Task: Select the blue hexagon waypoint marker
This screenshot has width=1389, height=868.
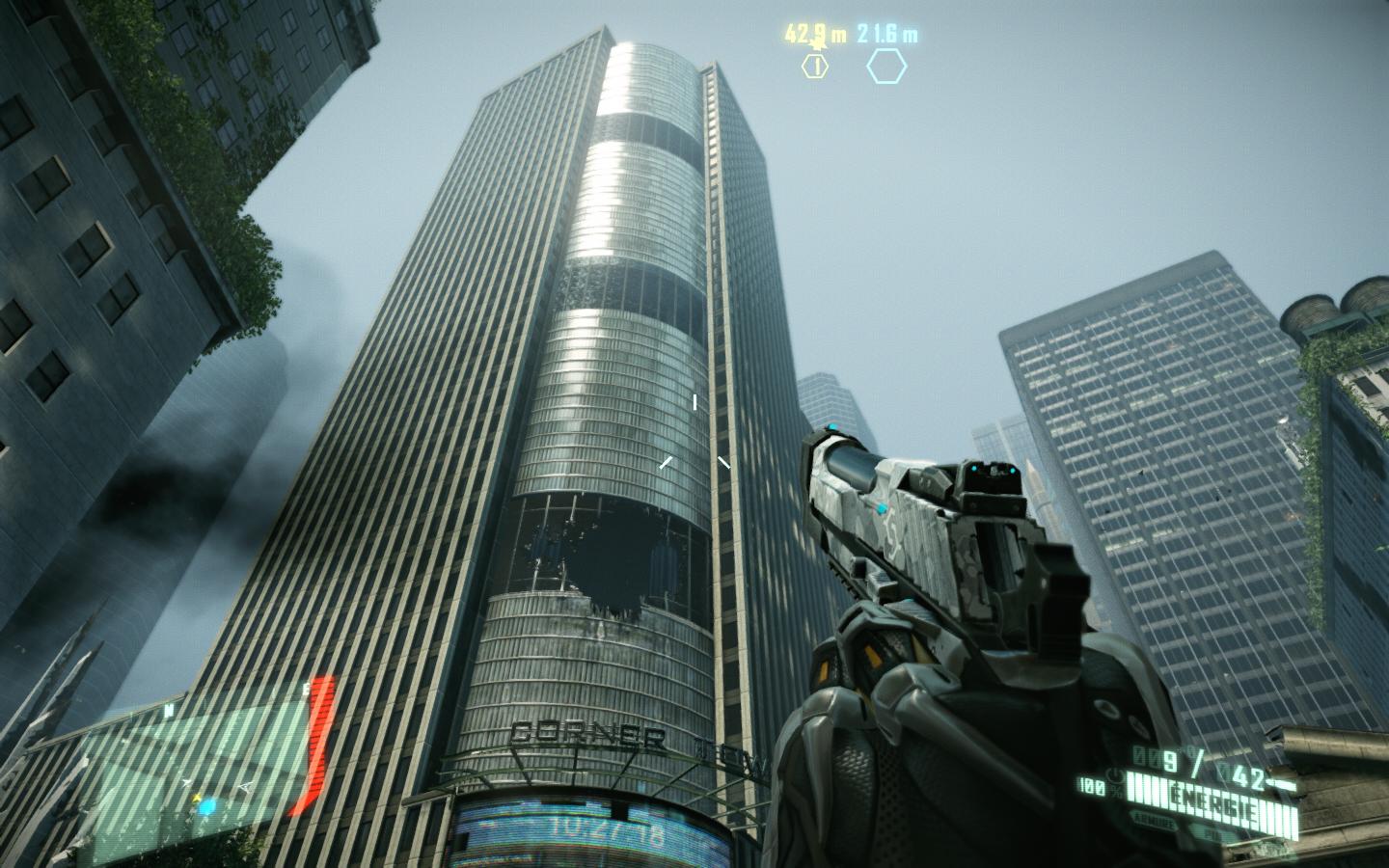Action: 886,66
